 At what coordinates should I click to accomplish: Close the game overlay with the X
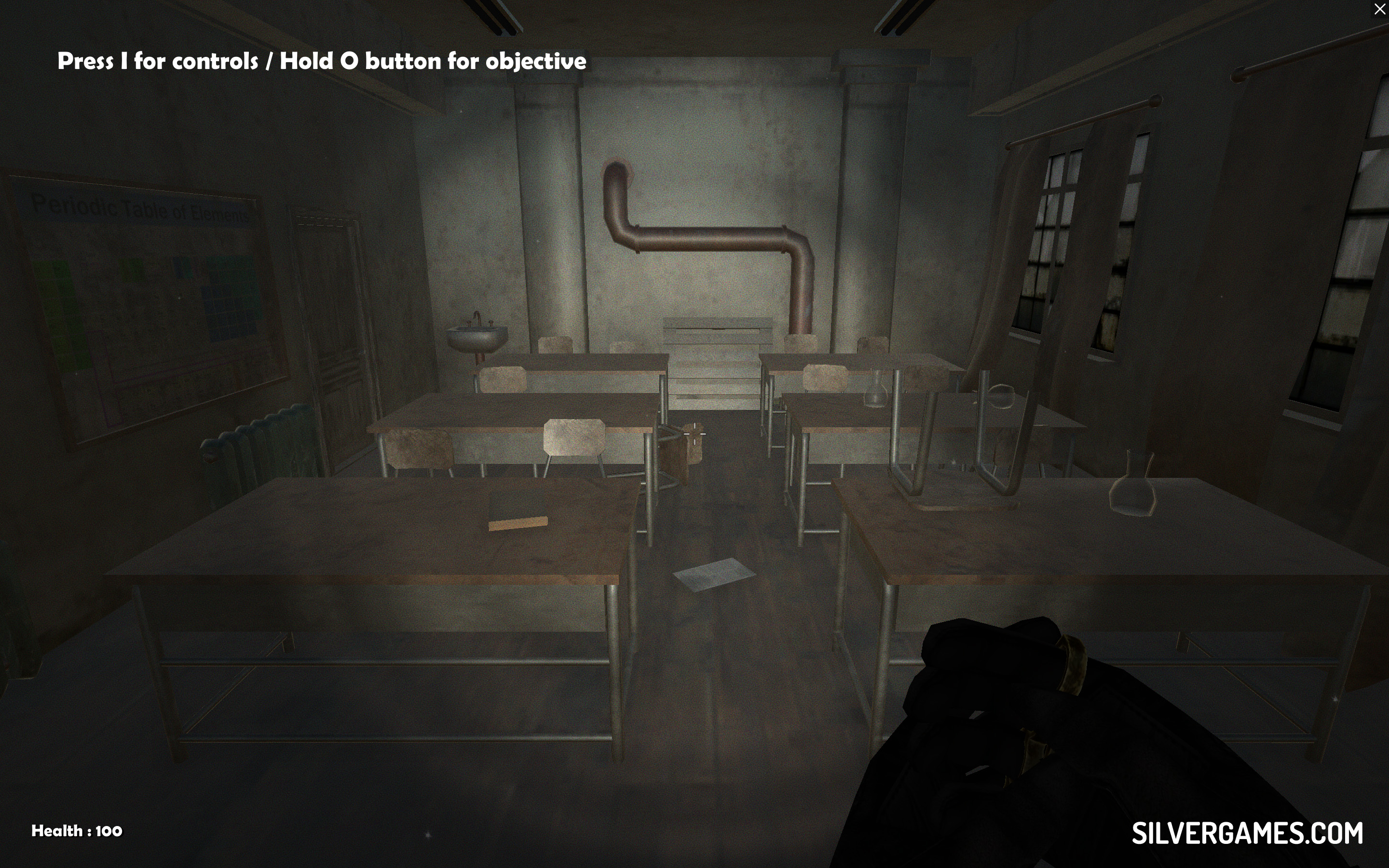[x=1379, y=9]
